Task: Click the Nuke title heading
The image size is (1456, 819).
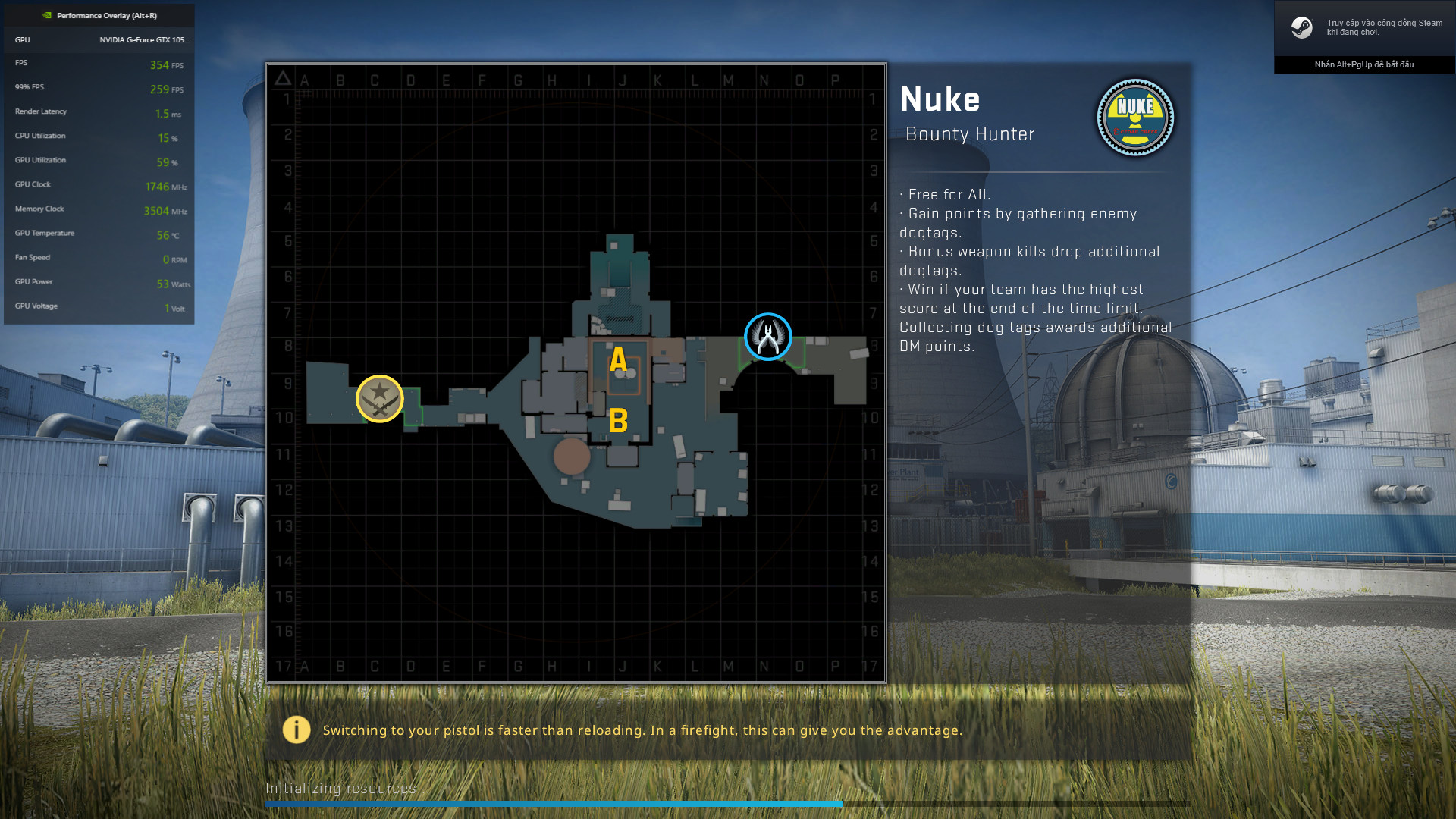Action: click(941, 99)
